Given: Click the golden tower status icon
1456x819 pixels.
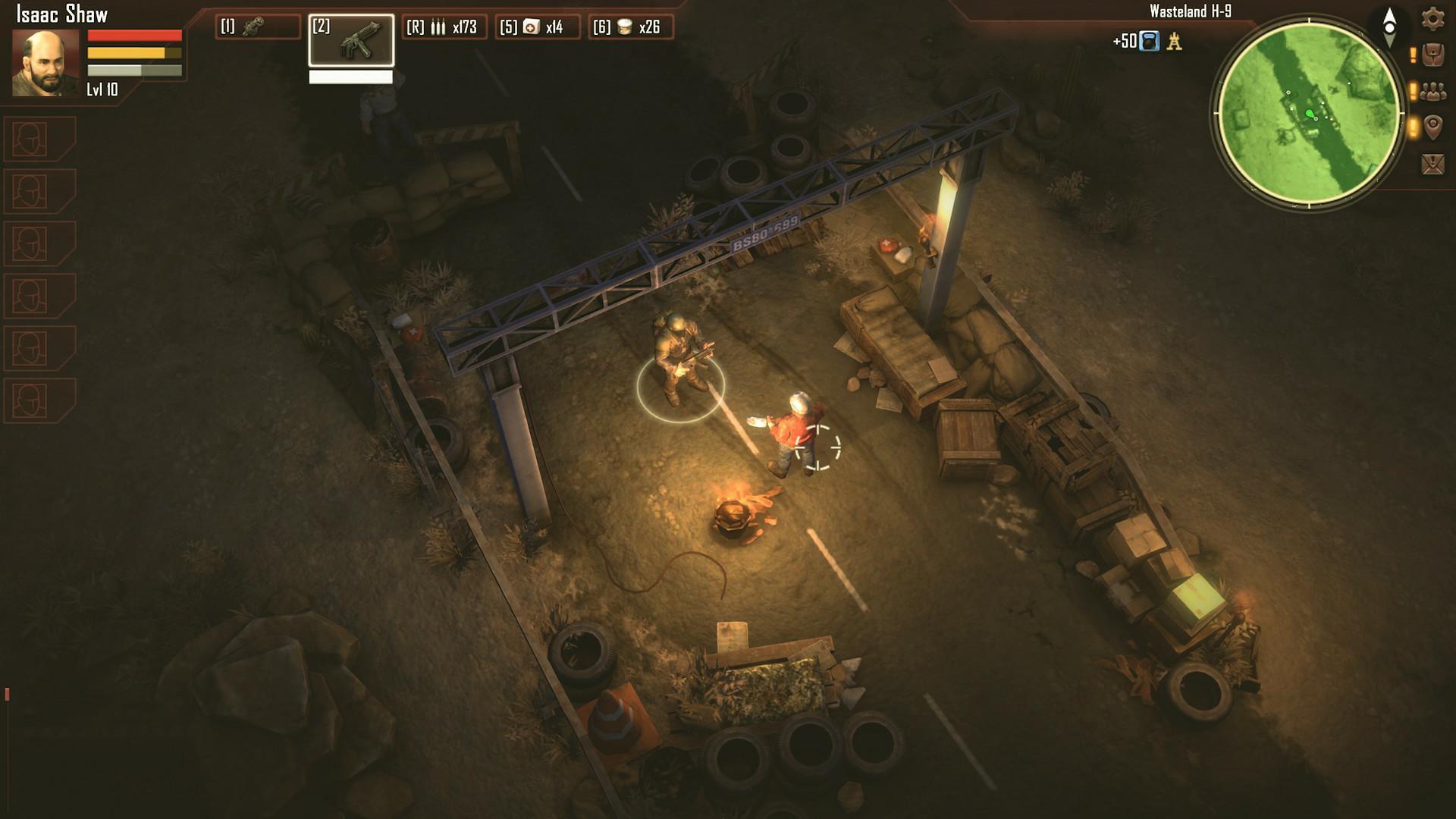Looking at the screenshot, I should pos(1175,41).
